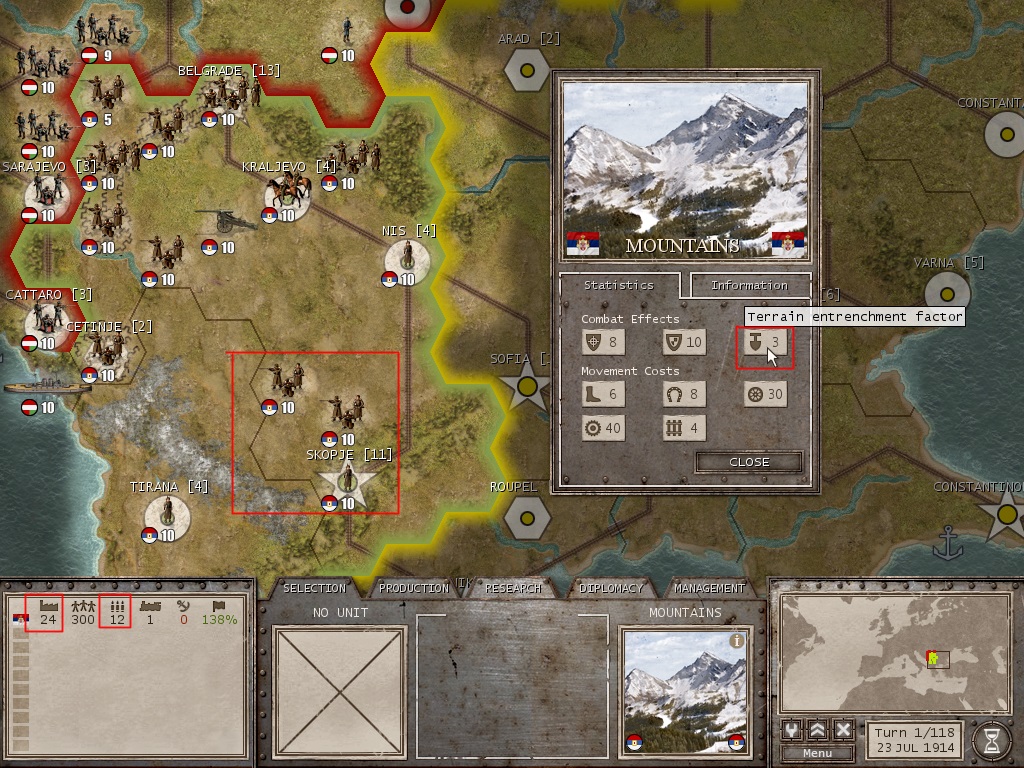Click the wrench icon button
The width and height of the screenshot is (1024, 768).
point(793,729)
